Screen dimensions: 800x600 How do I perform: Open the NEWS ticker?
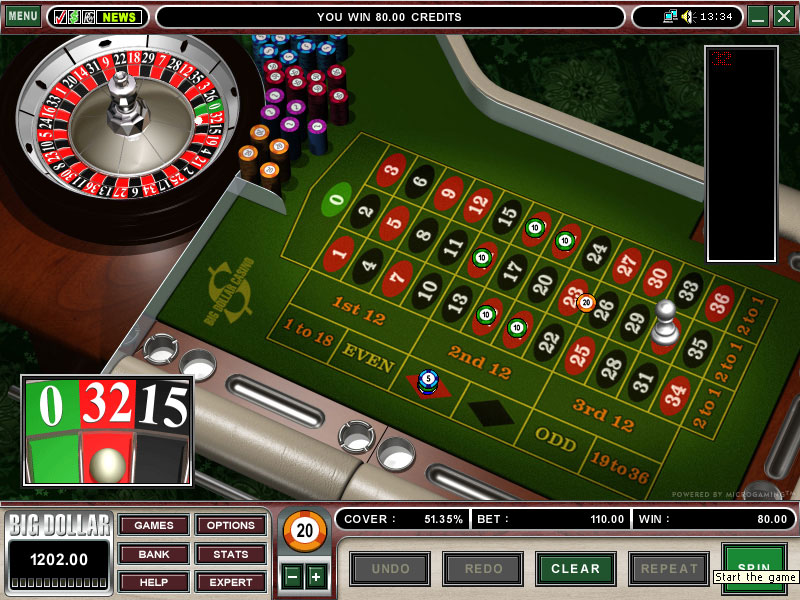point(119,17)
